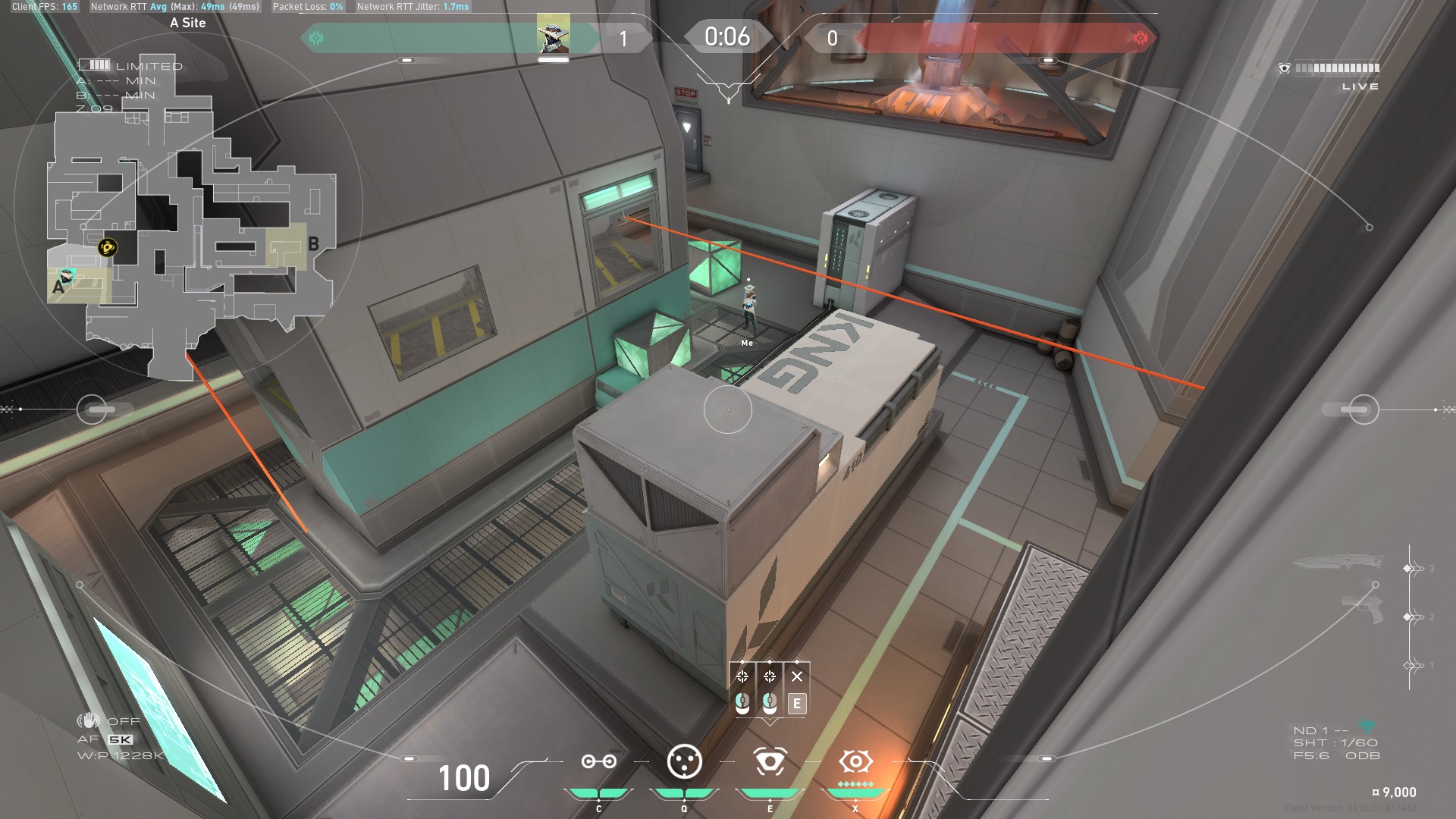Click the 0:06 round timer
This screenshot has height=819, width=1456.
click(726, 34)
